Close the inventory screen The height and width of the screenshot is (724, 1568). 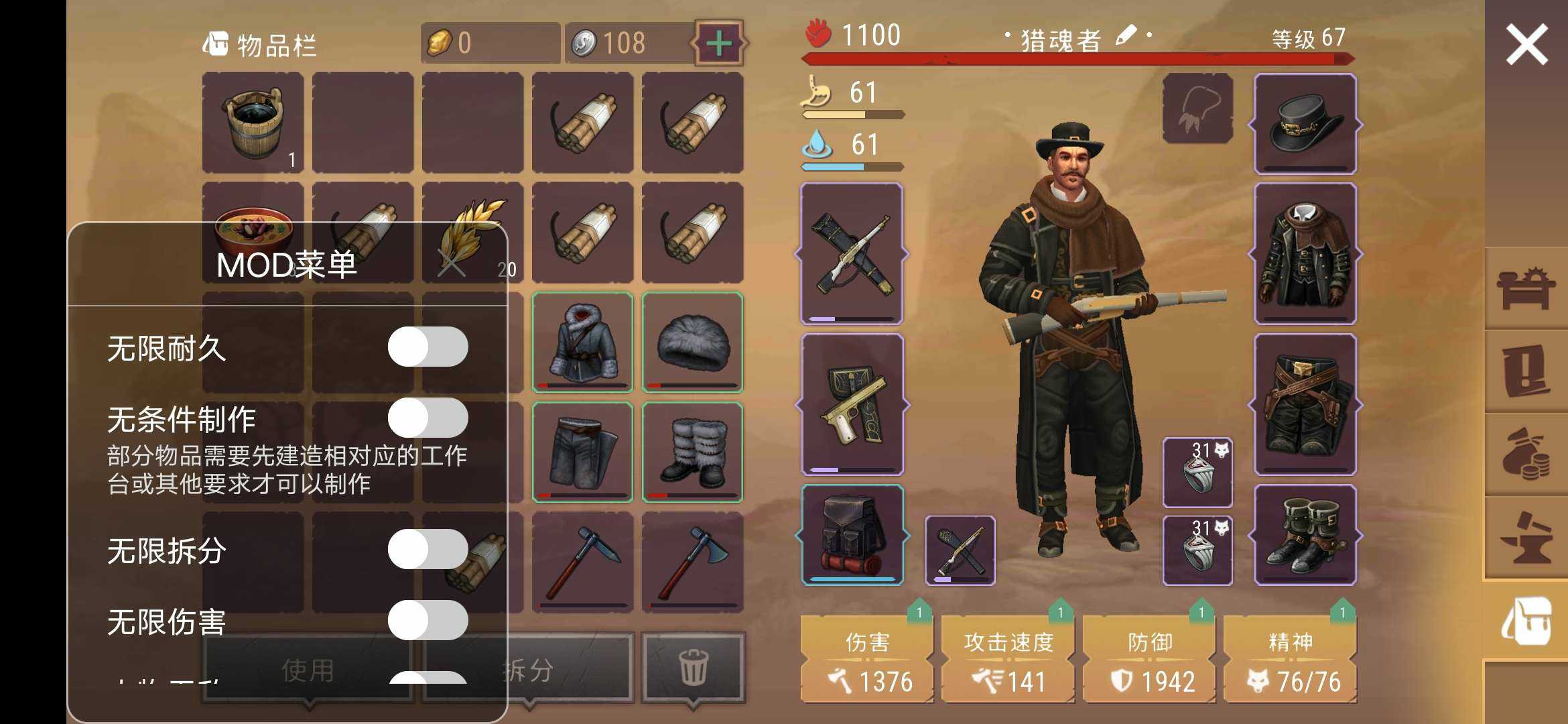point(1526,44)
